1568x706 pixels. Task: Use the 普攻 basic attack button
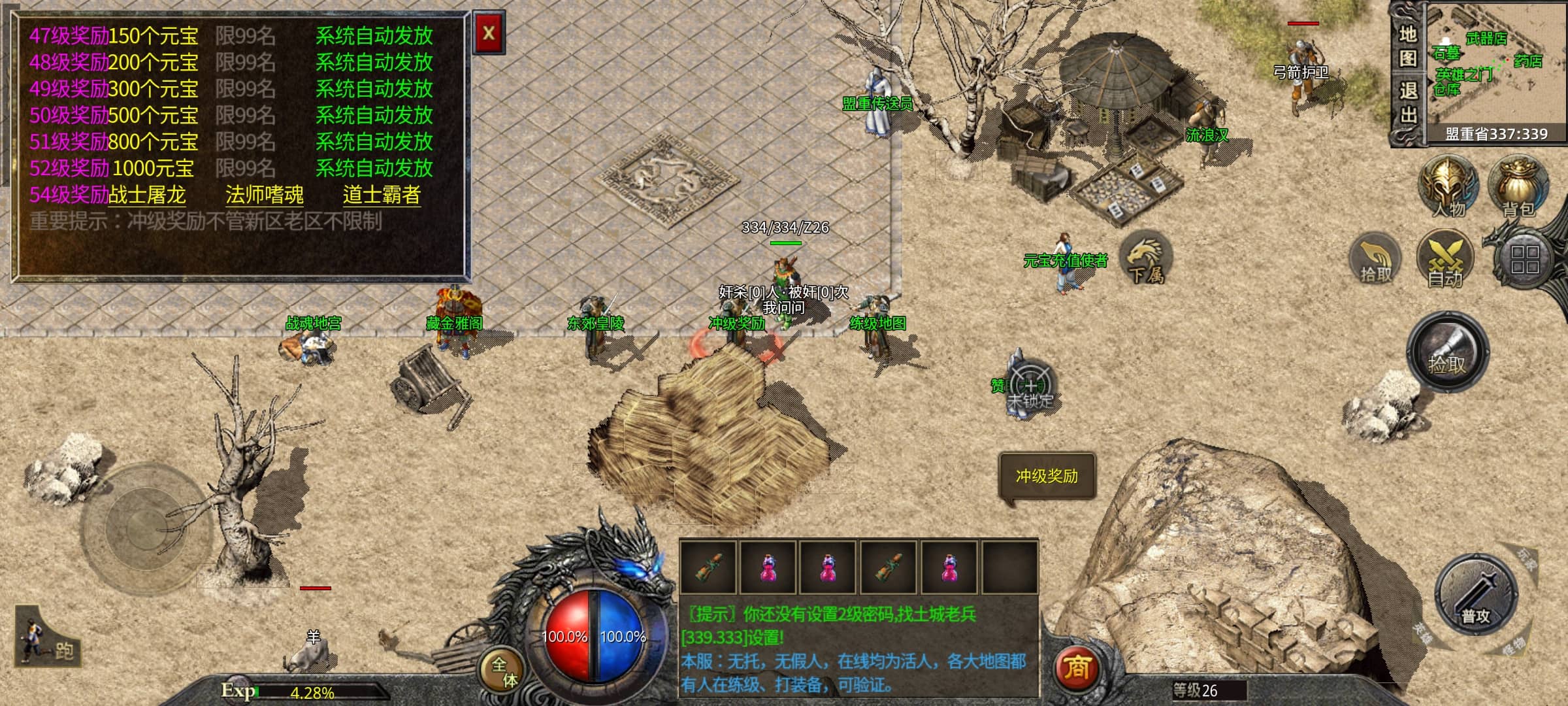tap(1475, 596)
